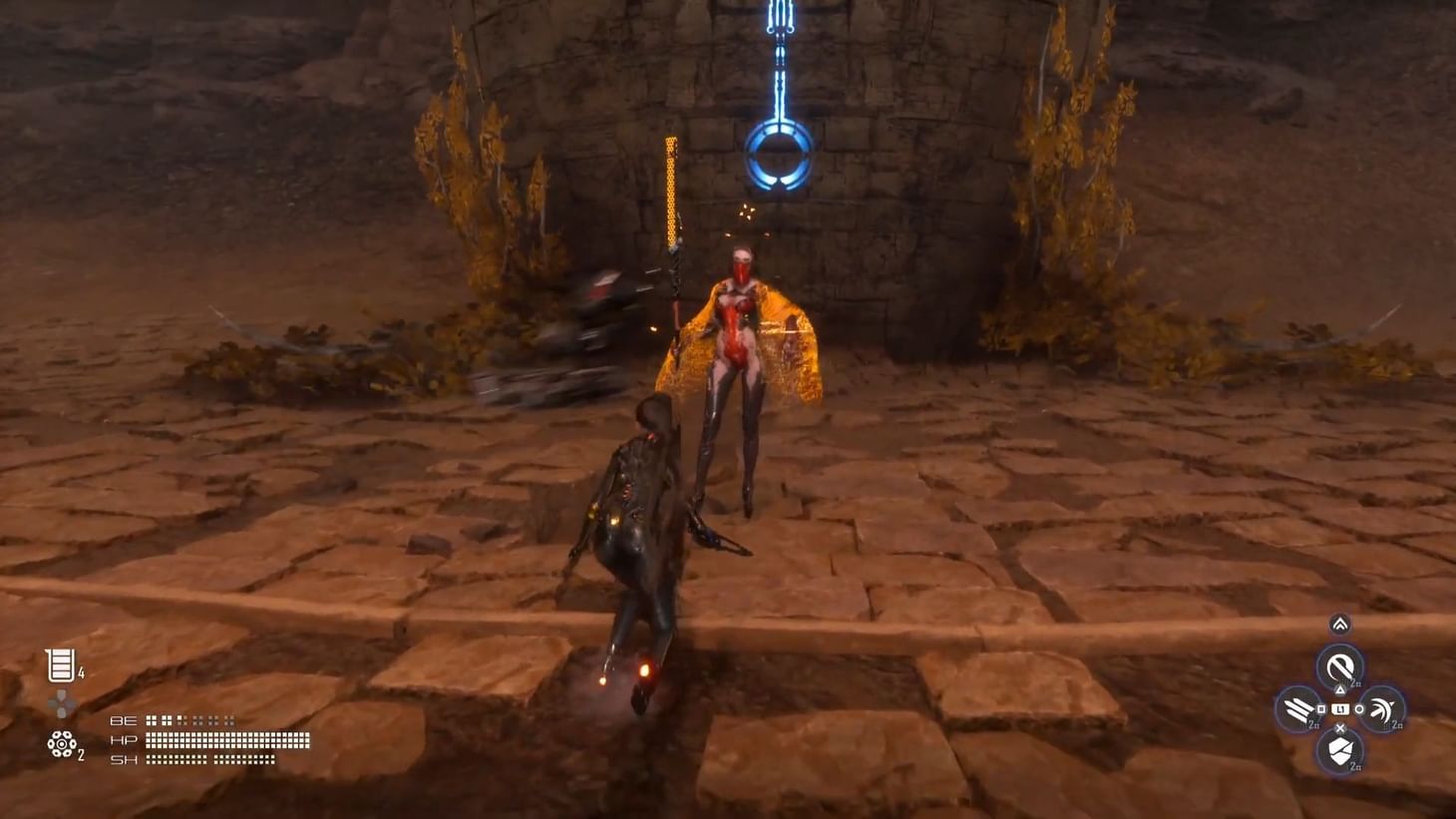
Task: Click the SH shield bar label
Action: (125, 759)
